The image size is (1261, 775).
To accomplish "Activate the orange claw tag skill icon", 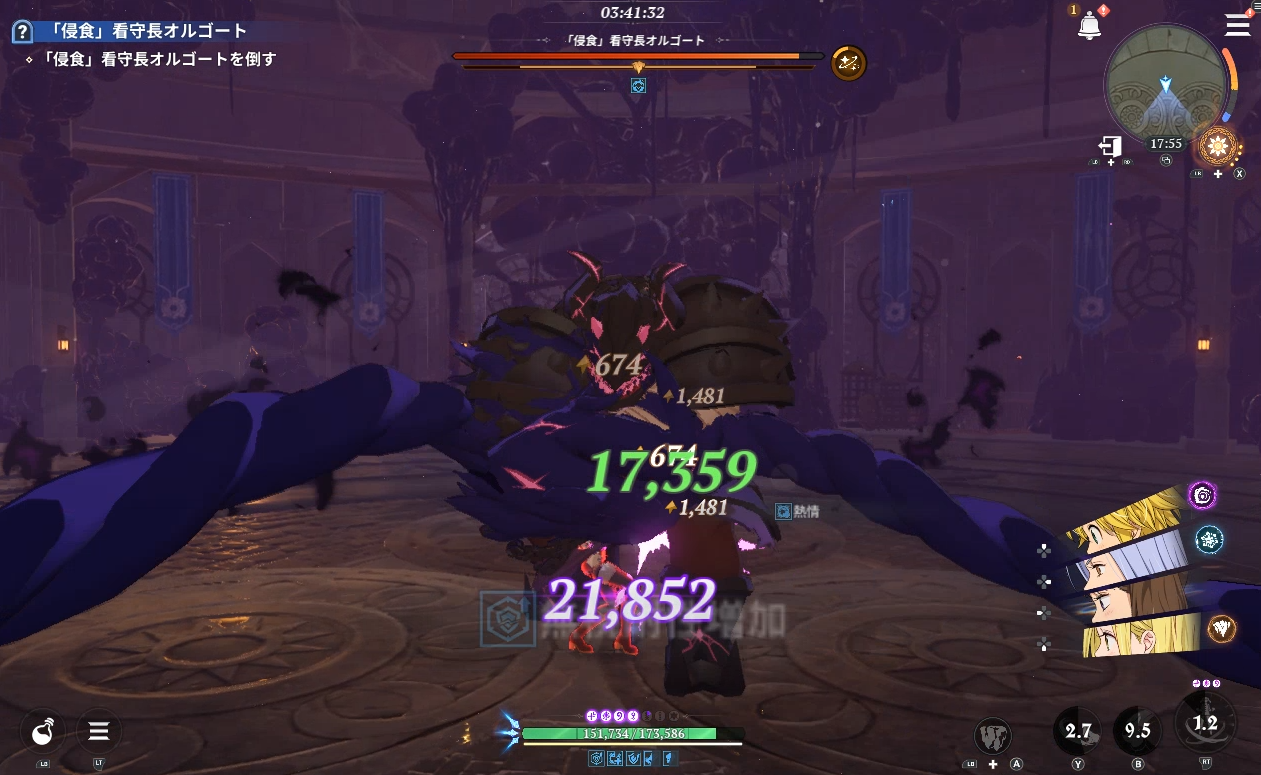I will pos(1221,628).
